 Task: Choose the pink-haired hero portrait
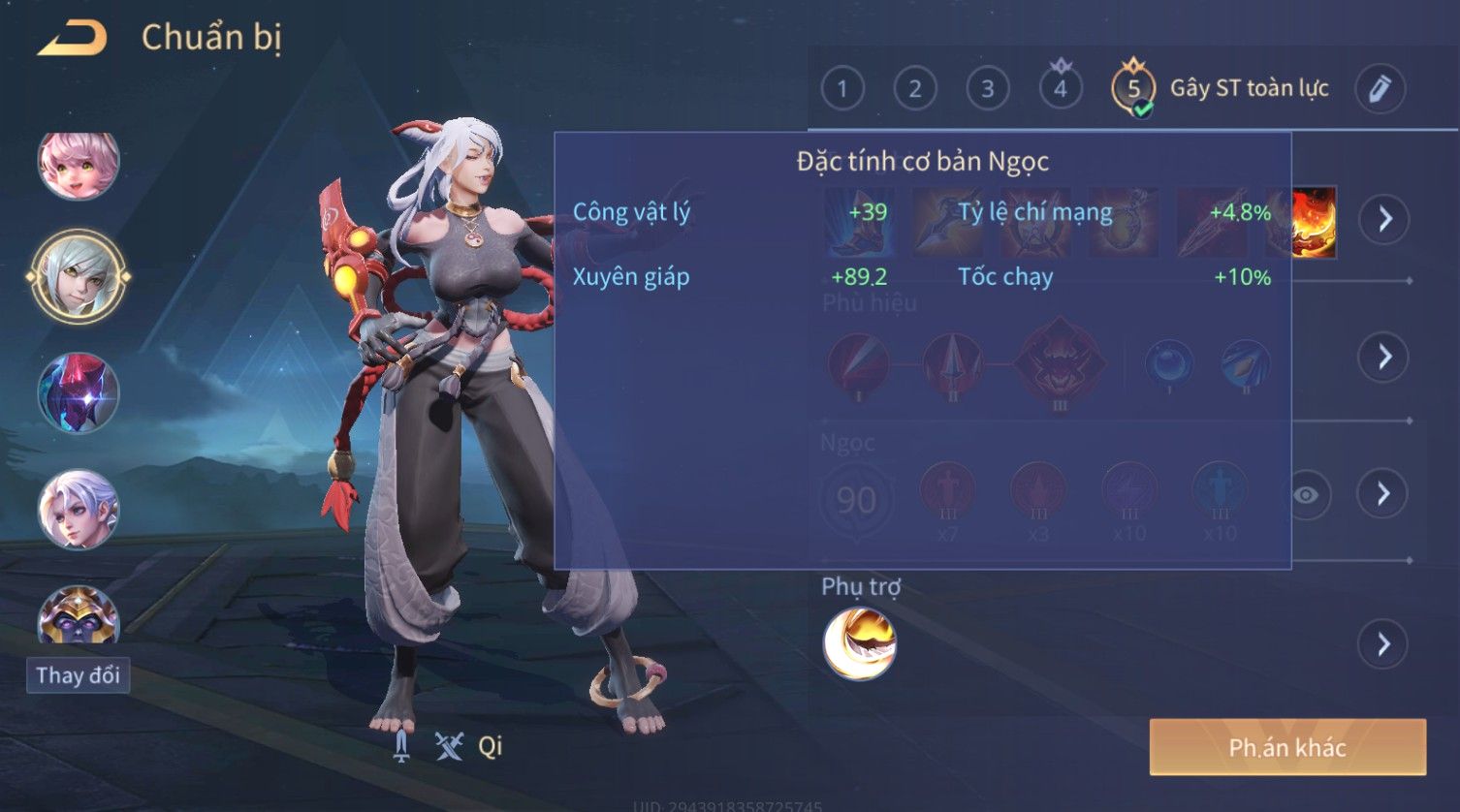point(79,165)
